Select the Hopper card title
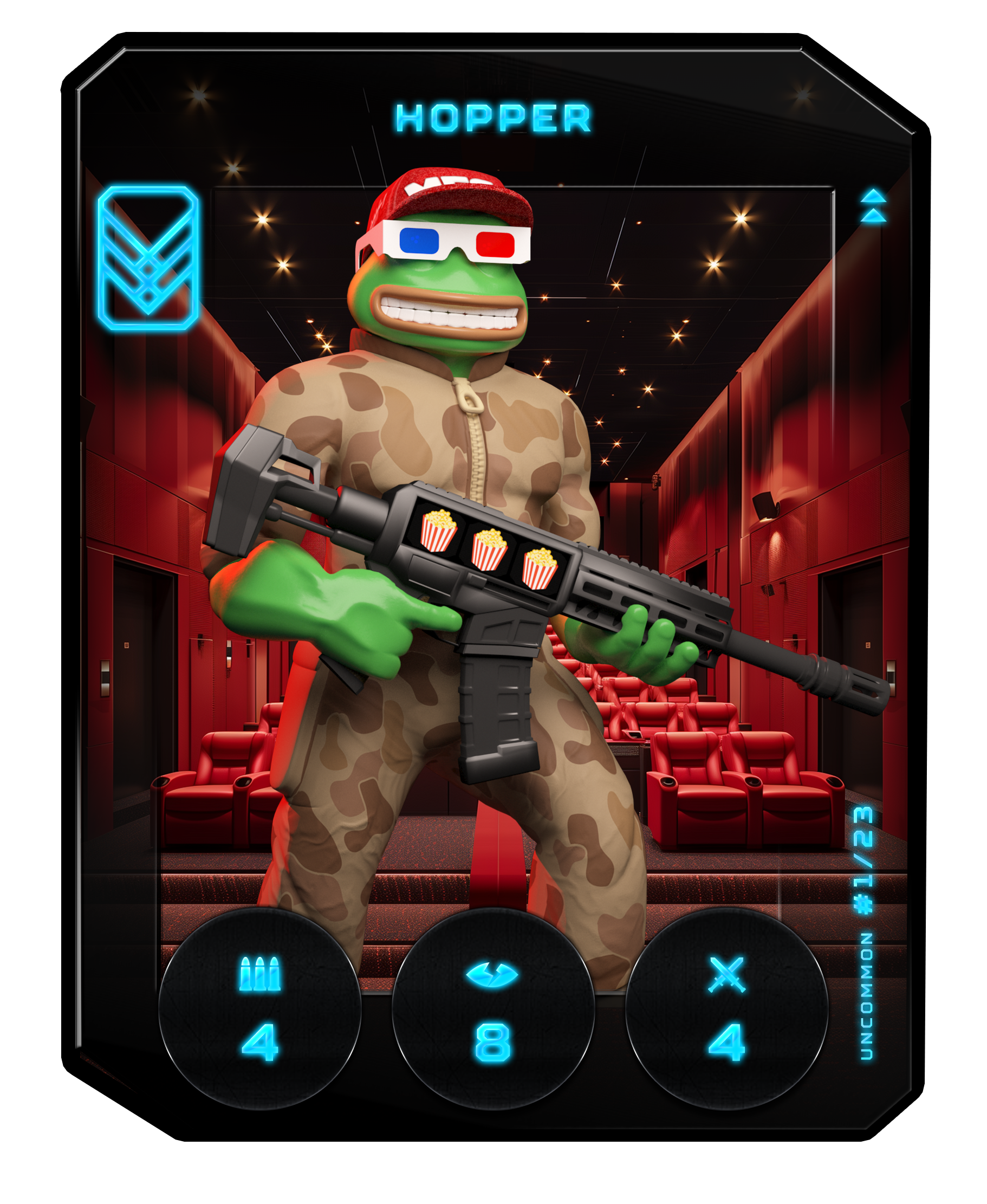The image size is (987, 1204). pos(493,118)
